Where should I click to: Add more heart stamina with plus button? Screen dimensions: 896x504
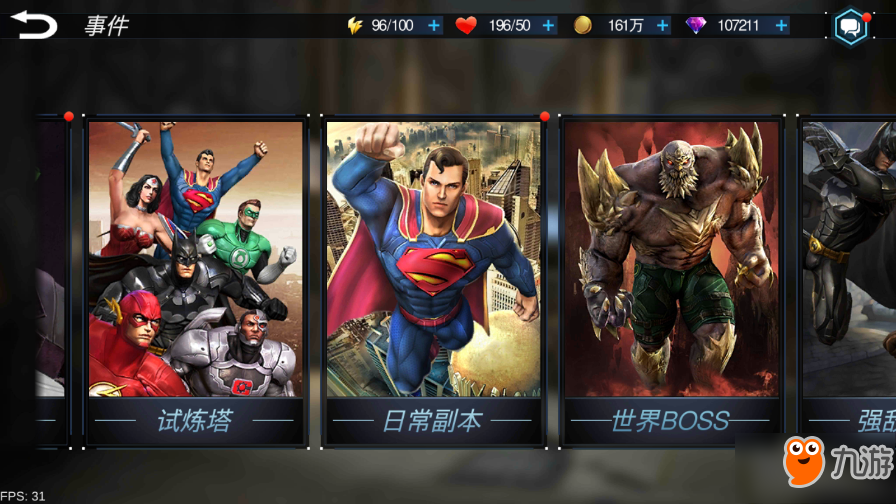[548, 26]
